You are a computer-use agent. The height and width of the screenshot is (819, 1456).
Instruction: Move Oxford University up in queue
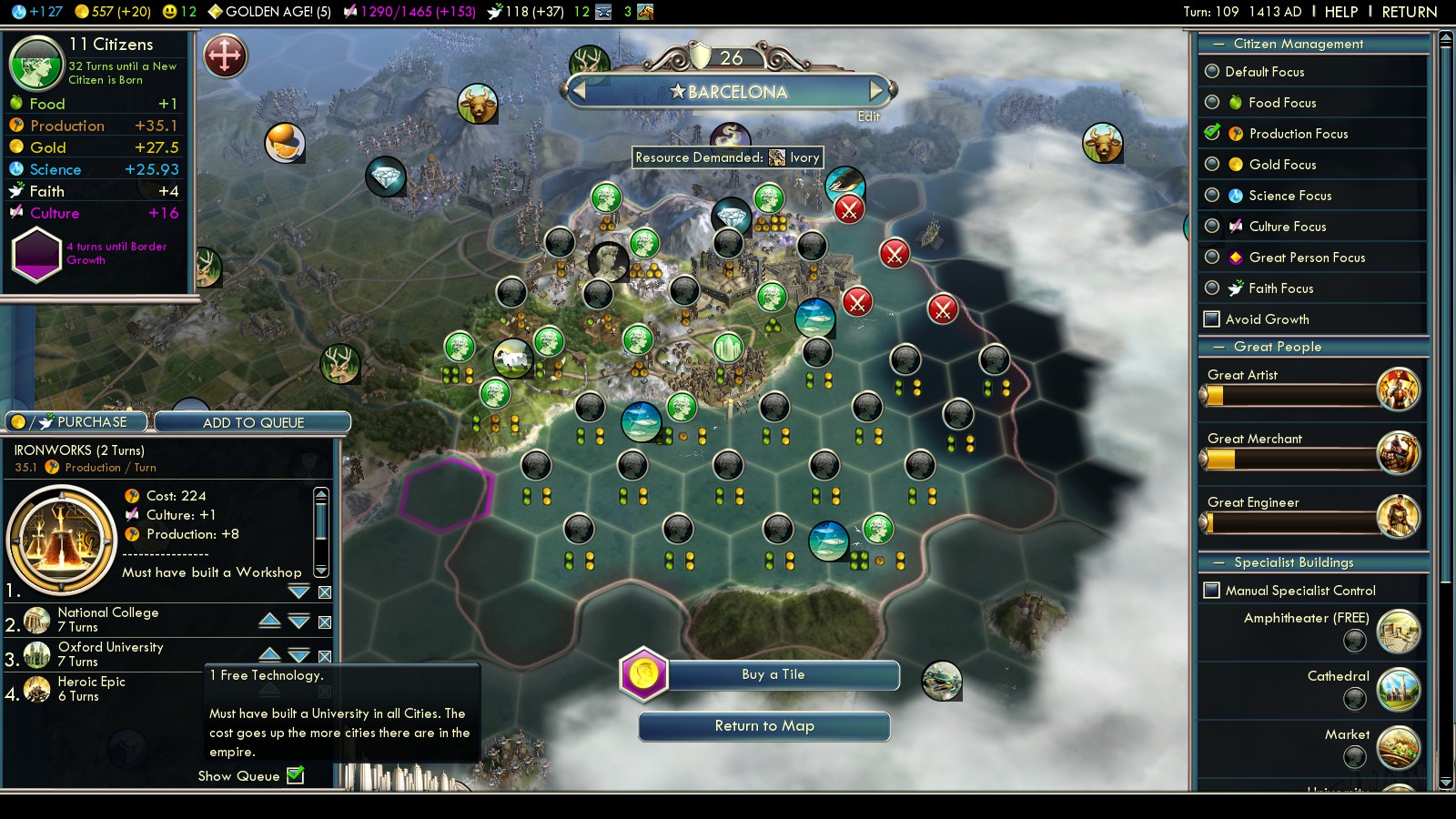pos(269,653)
